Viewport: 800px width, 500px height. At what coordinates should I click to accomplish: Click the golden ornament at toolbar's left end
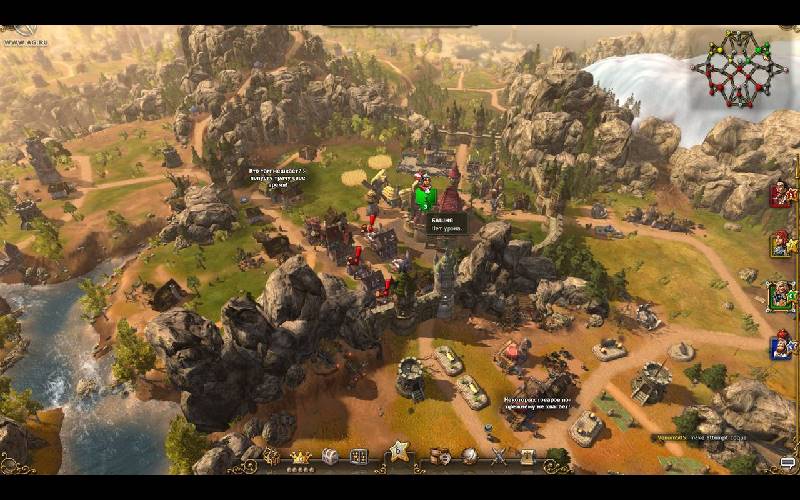click(271, 457)
